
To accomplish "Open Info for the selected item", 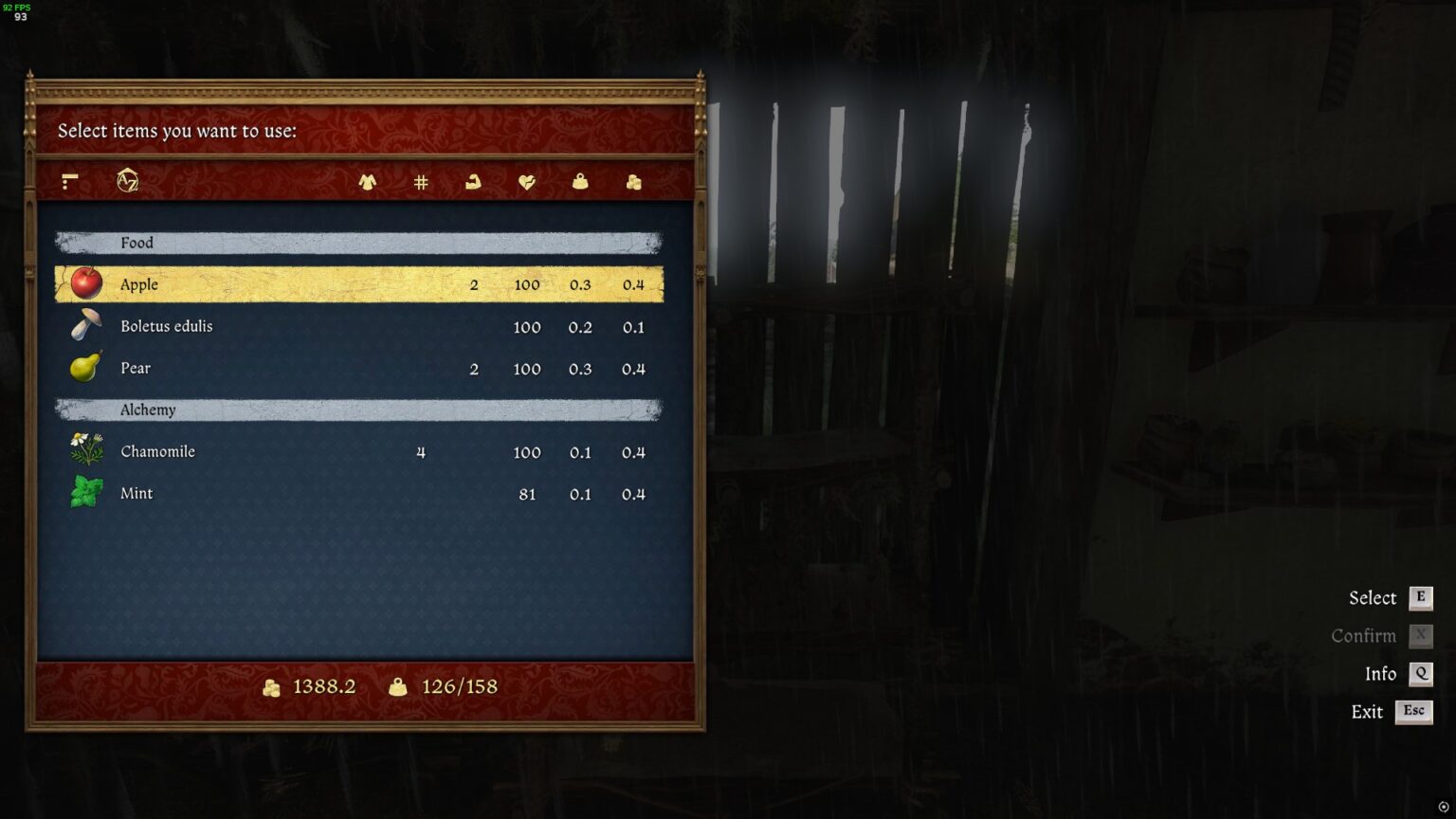I will coord(1380,673).
